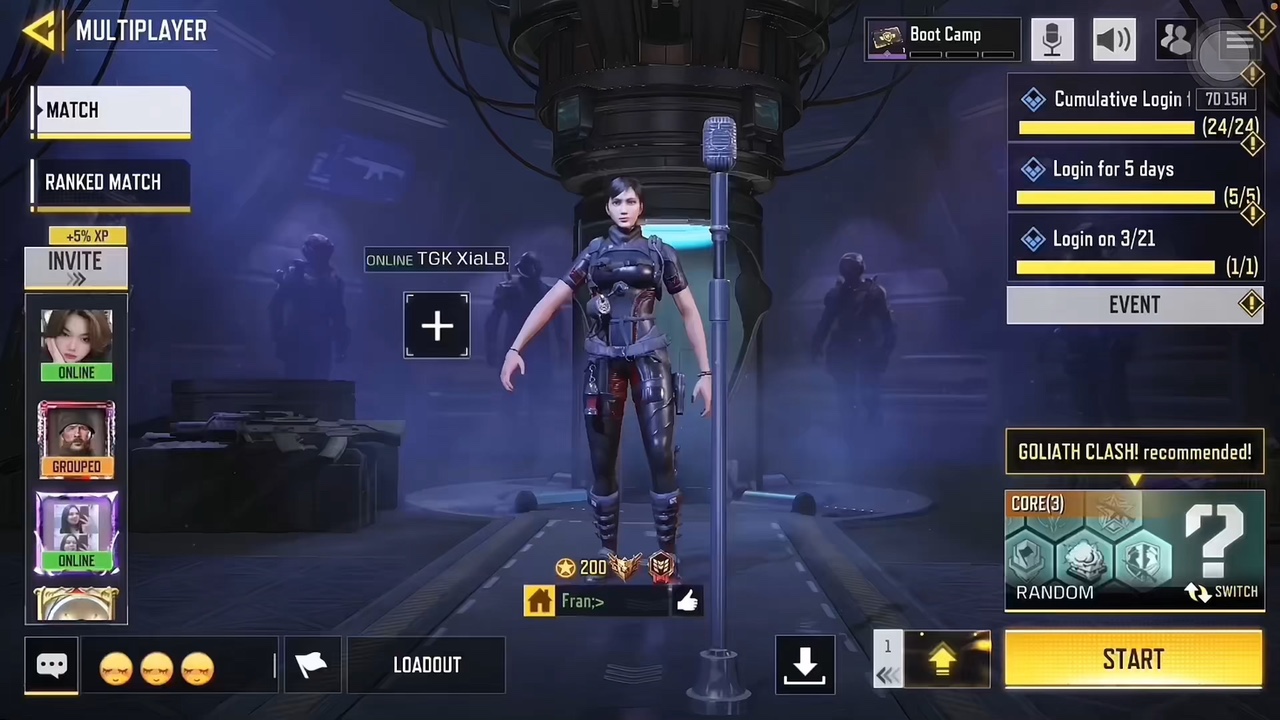Open the chat speech bubble
Viewport: 1280px width, 720px height.
[52, 665]
